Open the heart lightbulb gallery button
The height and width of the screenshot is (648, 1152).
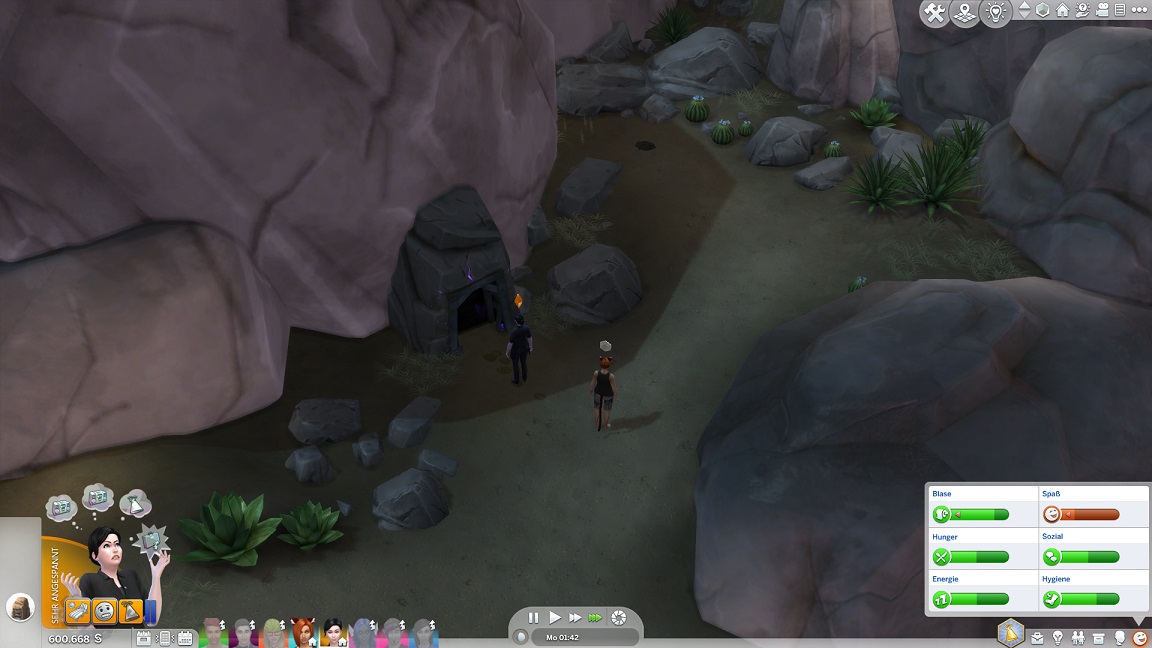pos(996,13)
